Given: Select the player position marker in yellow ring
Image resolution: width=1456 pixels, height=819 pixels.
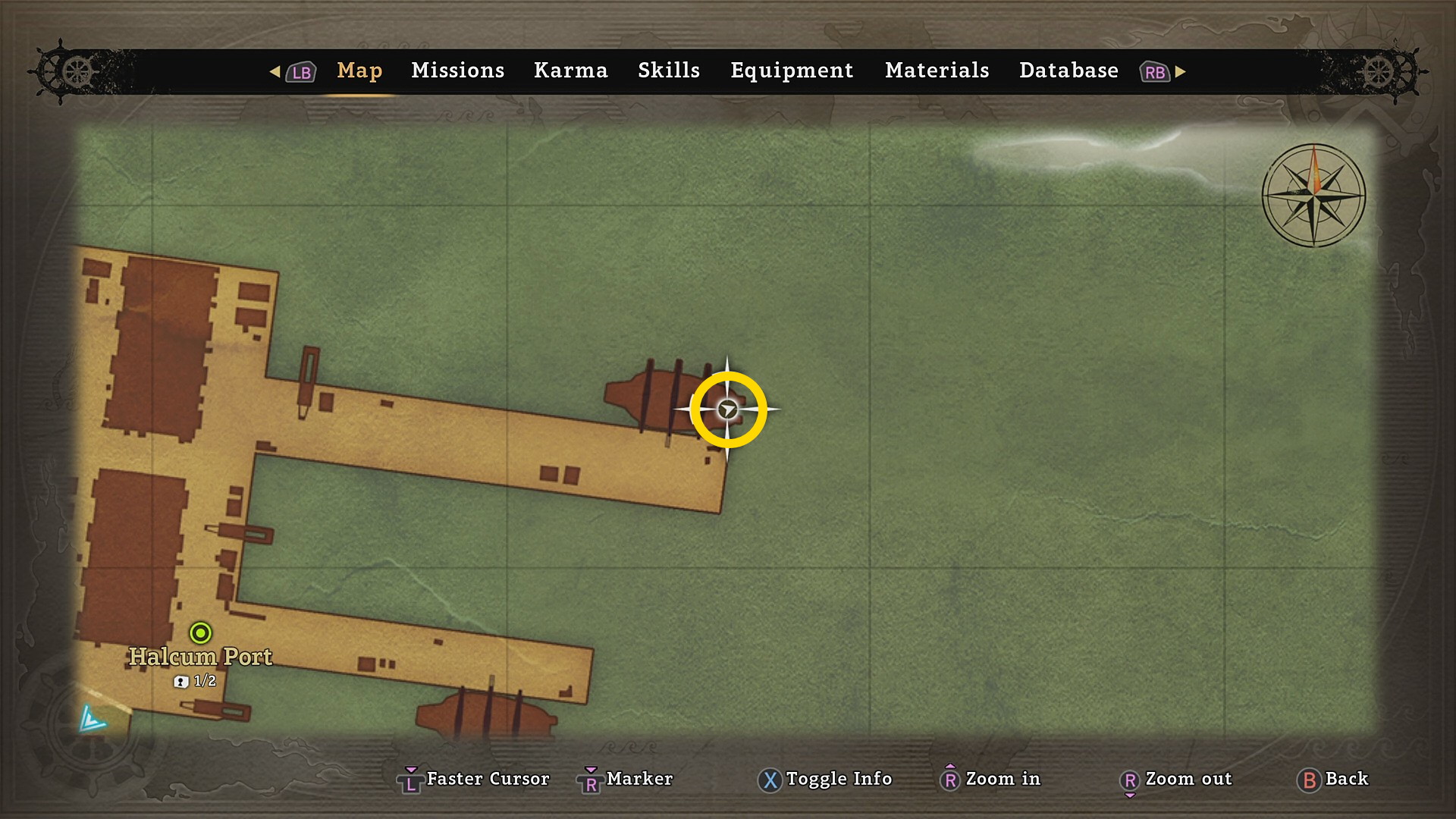Looking at the screenshot, I should 727,409.
